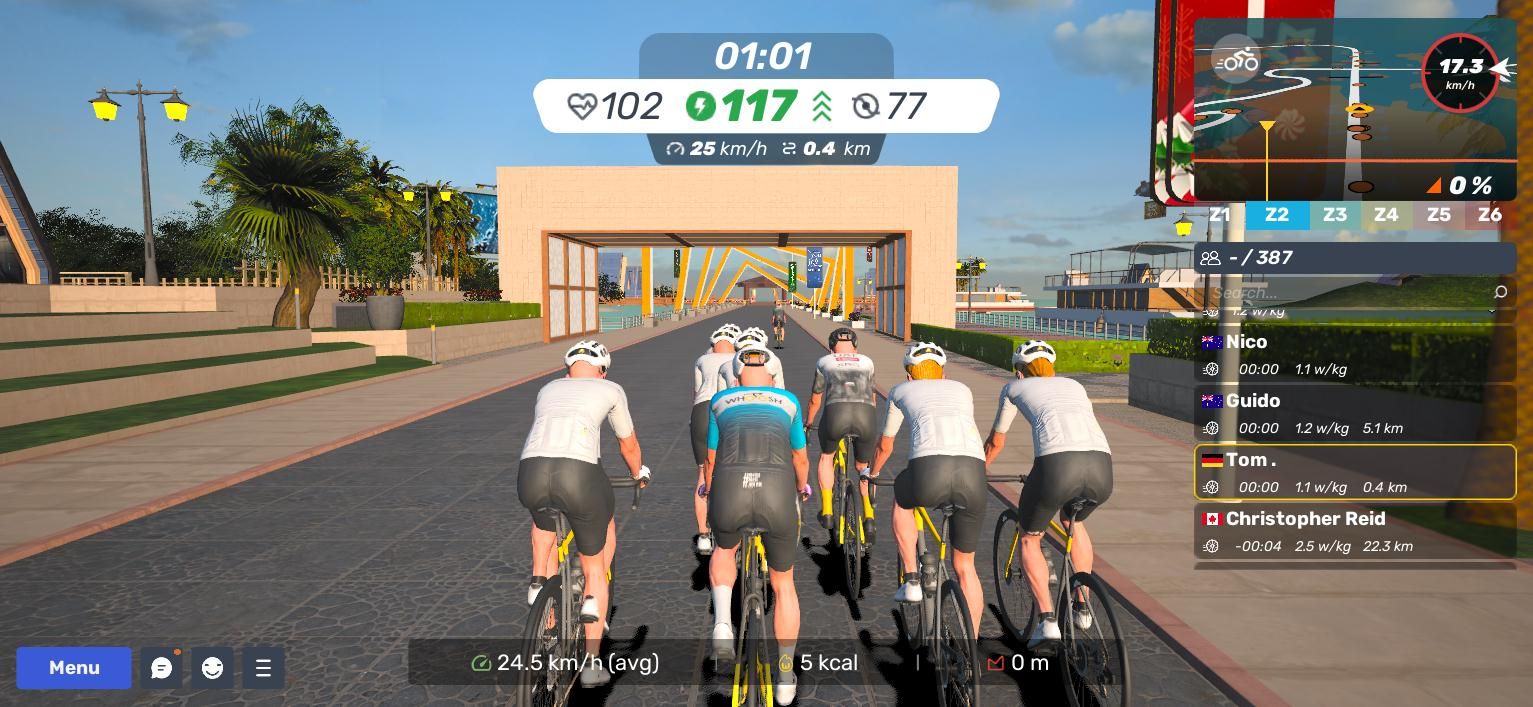Click the rider count header
The image size is (1533, 707).
coord(1355,258)
